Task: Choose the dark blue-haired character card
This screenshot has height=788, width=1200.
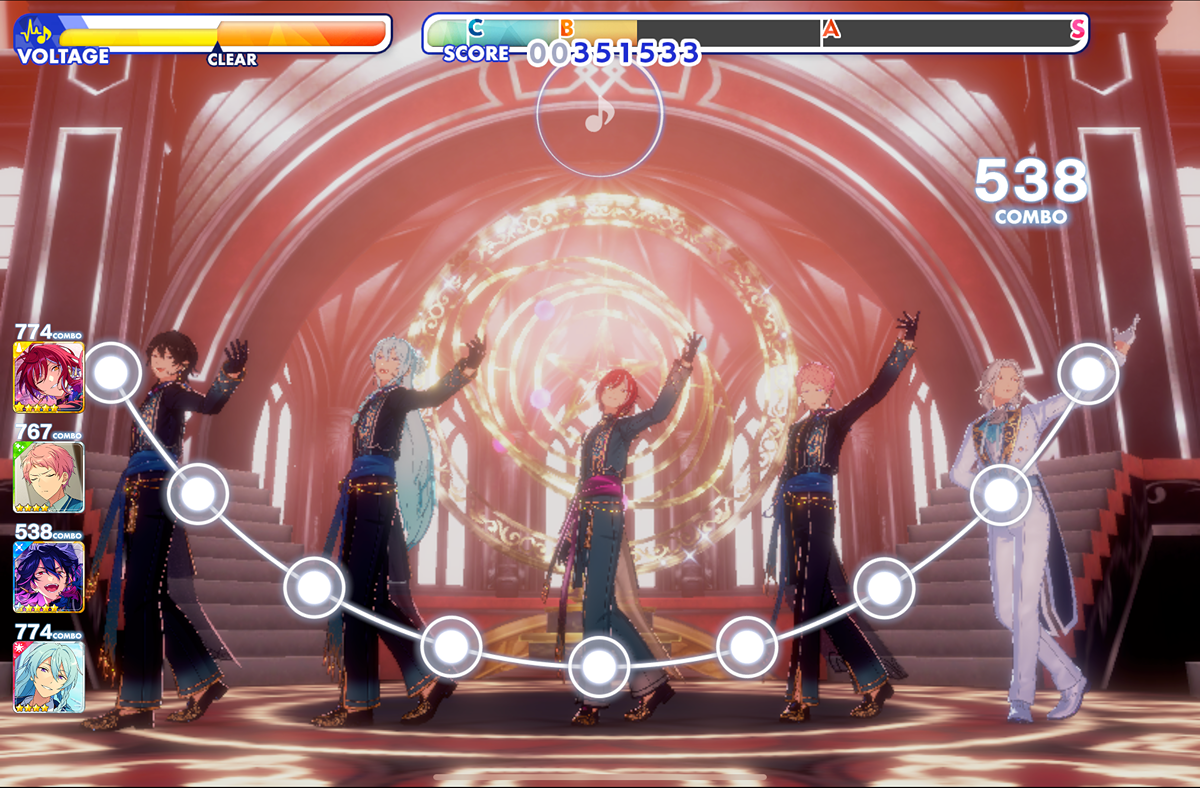Action: point(48,576)
